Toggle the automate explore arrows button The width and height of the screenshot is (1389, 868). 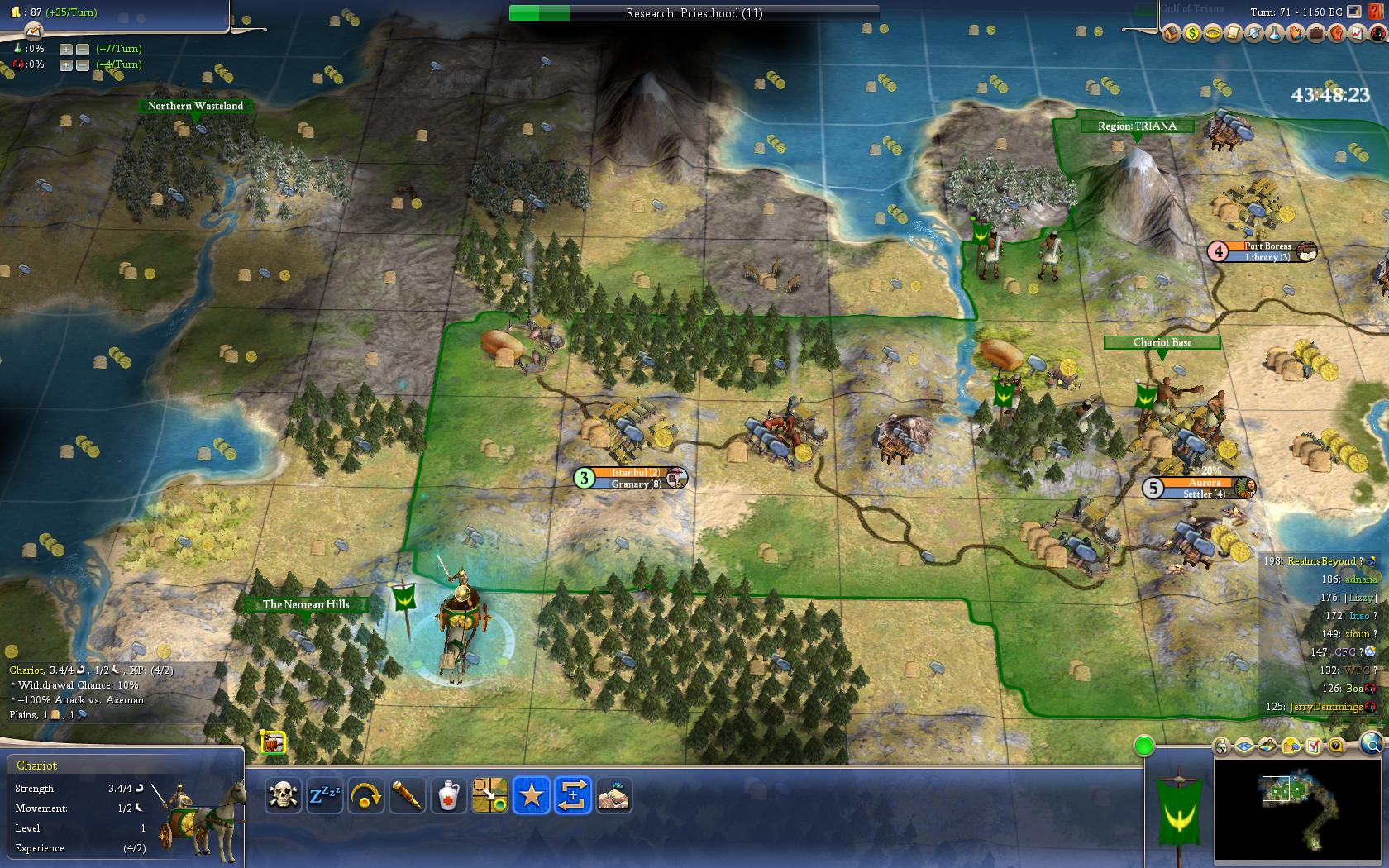click(572, 795)
